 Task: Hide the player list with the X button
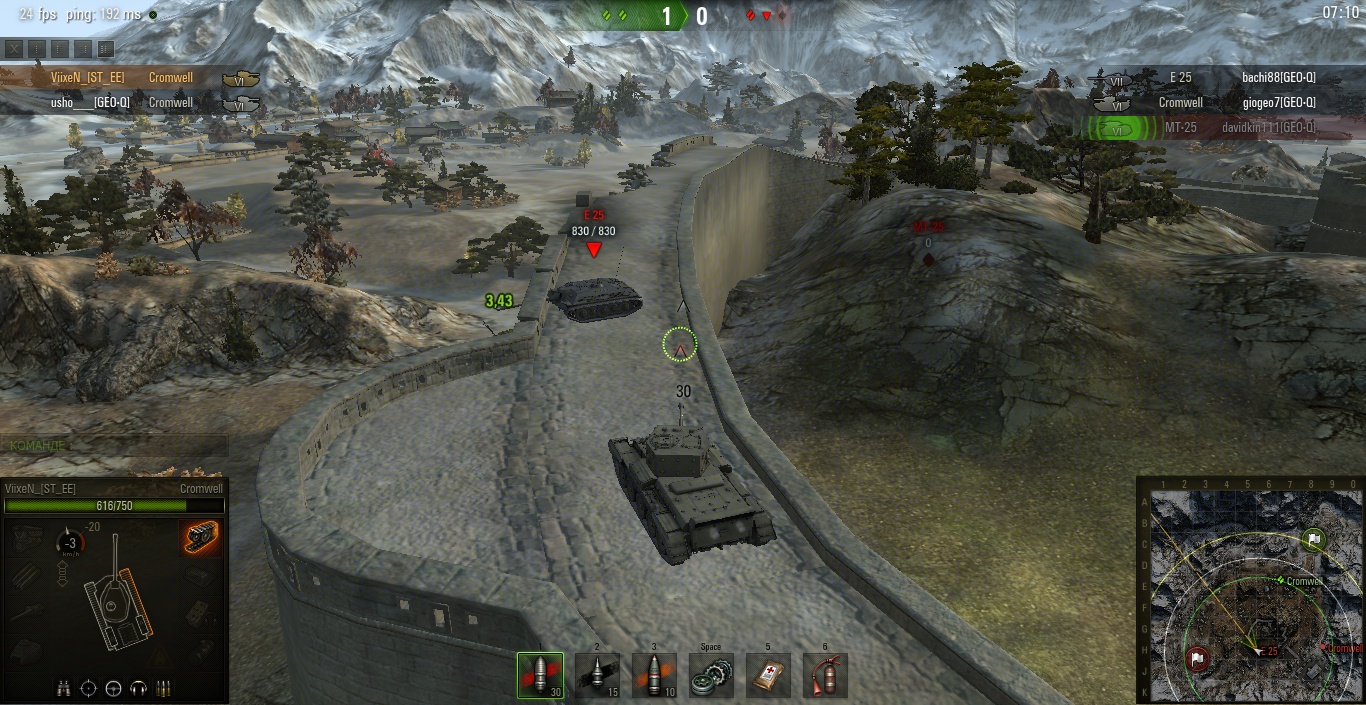pyautogui.click(x=13, y=48)
